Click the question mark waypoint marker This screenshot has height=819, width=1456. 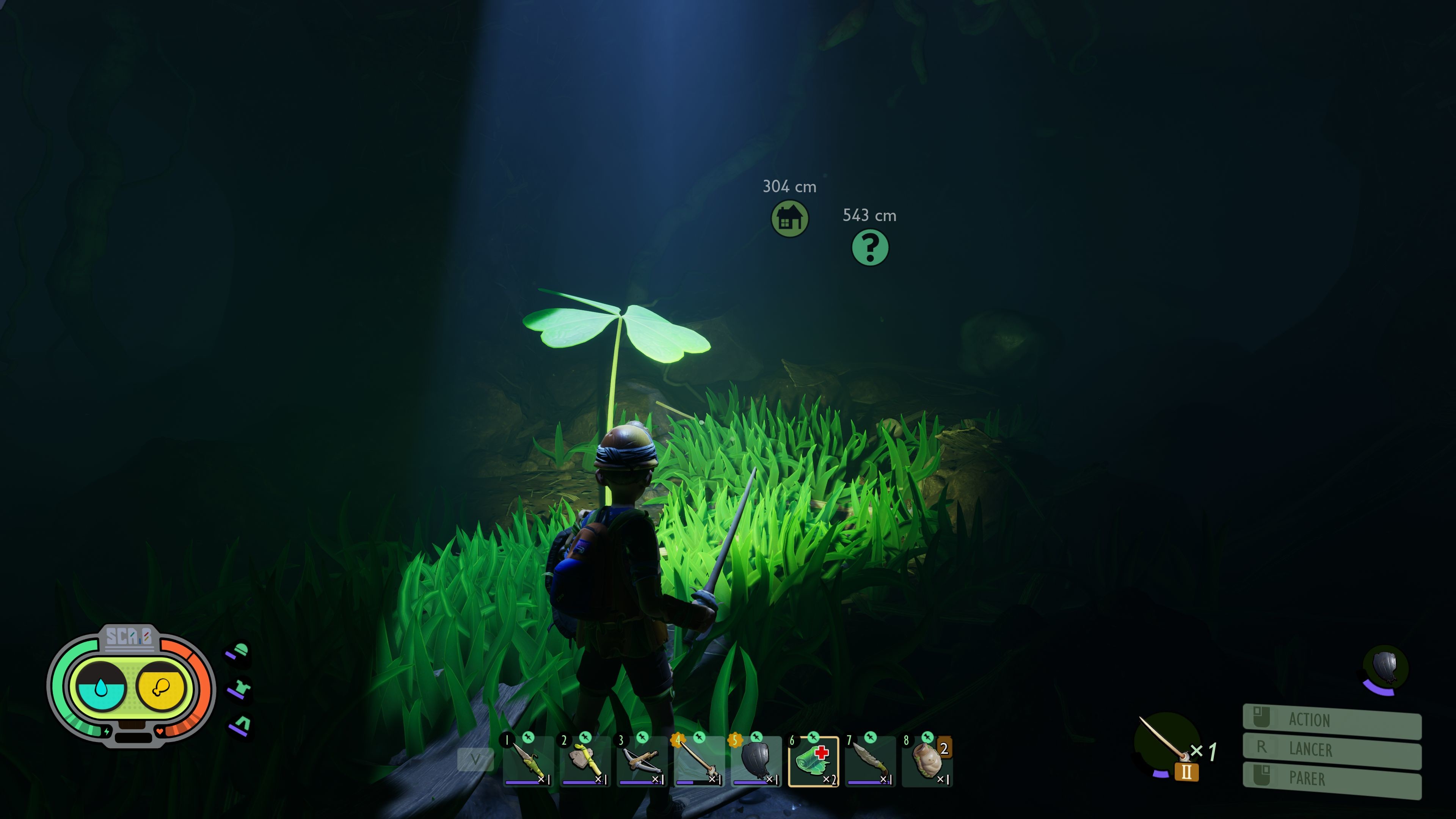tap(870, 248)
